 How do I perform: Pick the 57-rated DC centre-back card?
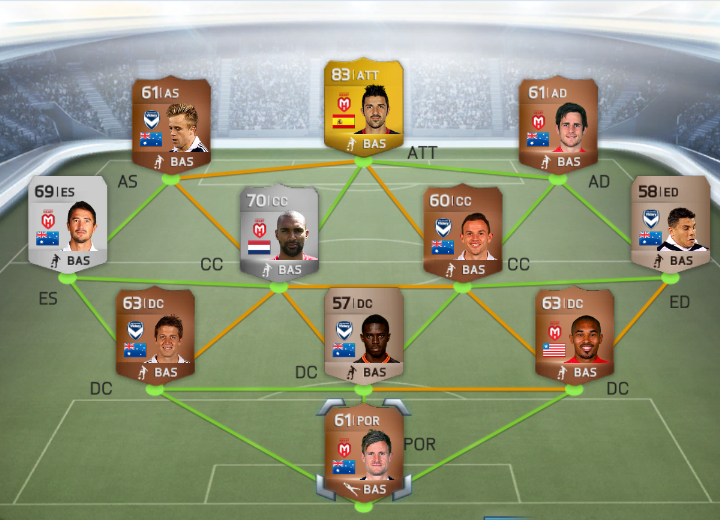click(x=363, y=335)
